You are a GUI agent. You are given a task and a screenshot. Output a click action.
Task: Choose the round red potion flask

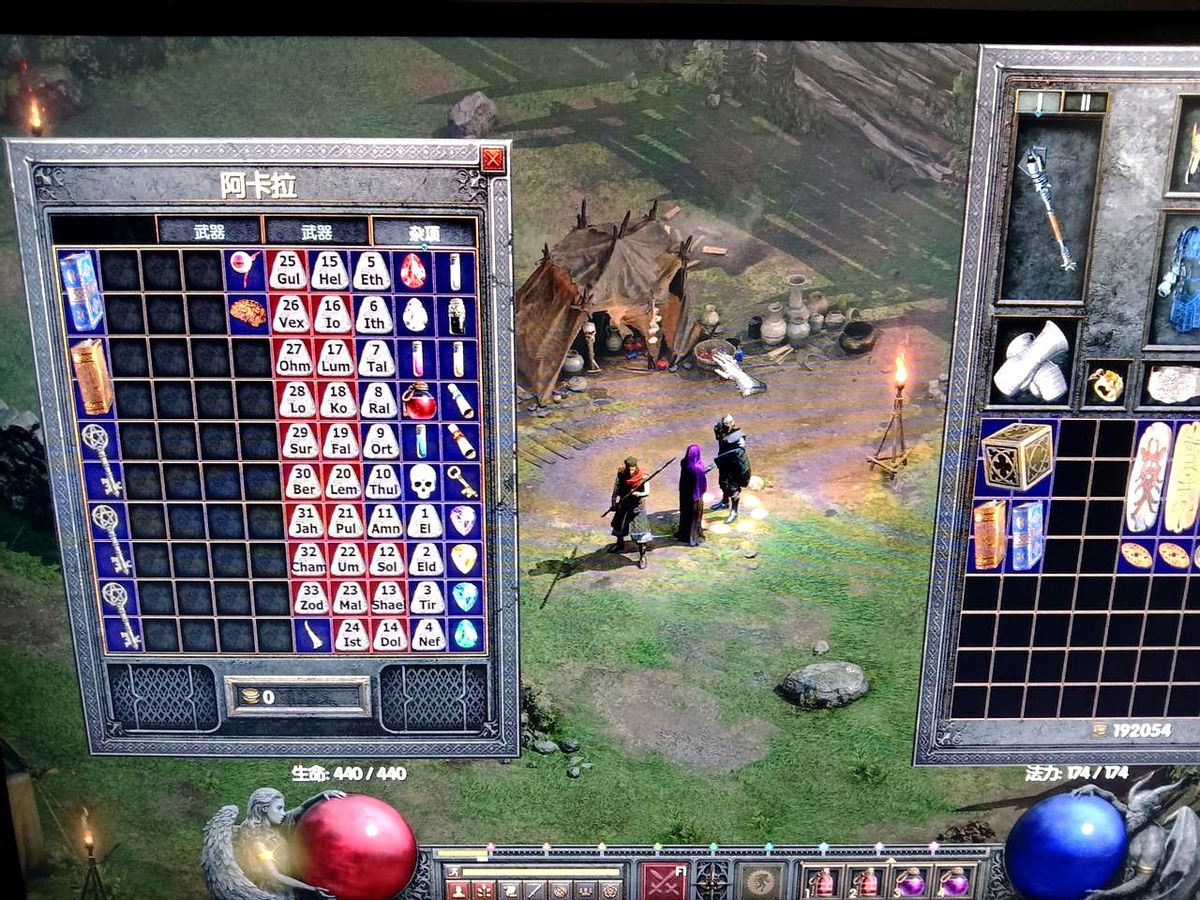pyautogui.click(x=419, y=402)
